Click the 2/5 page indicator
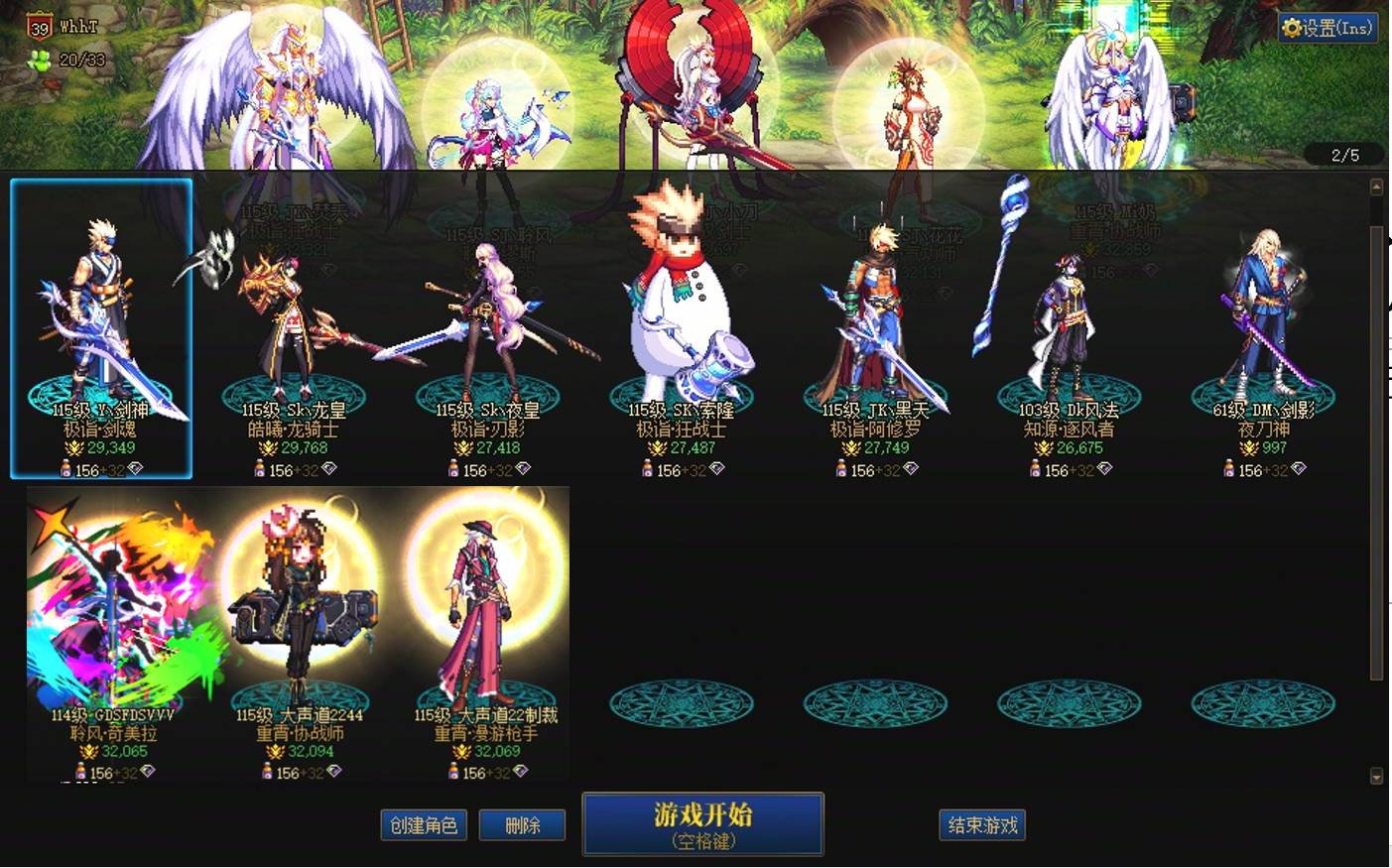1392x868 pixels. pyautogui.click(x=1344, y=155)
